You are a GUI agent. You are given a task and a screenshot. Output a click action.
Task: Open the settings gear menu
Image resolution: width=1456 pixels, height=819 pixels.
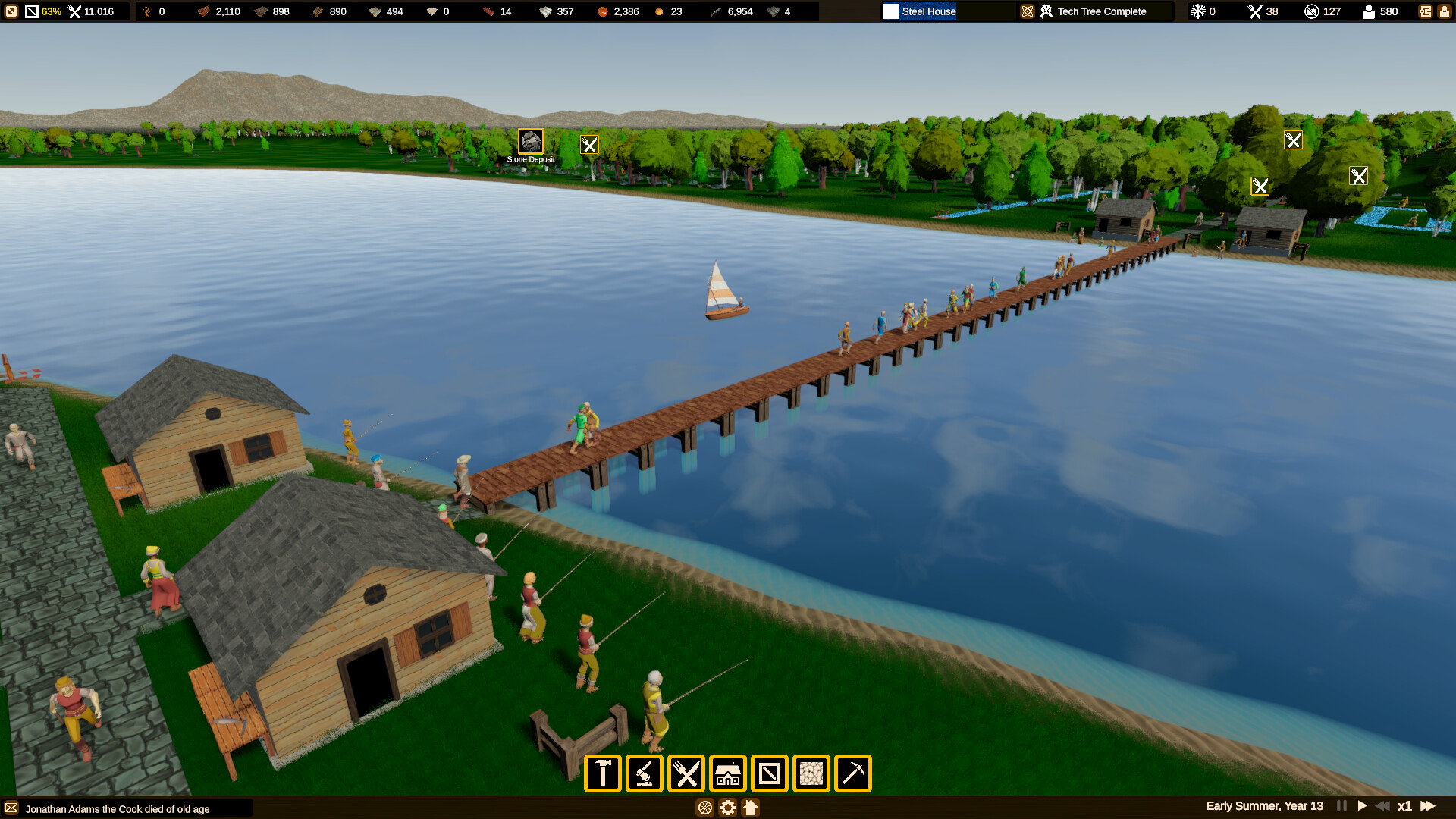tap(727, 808)
